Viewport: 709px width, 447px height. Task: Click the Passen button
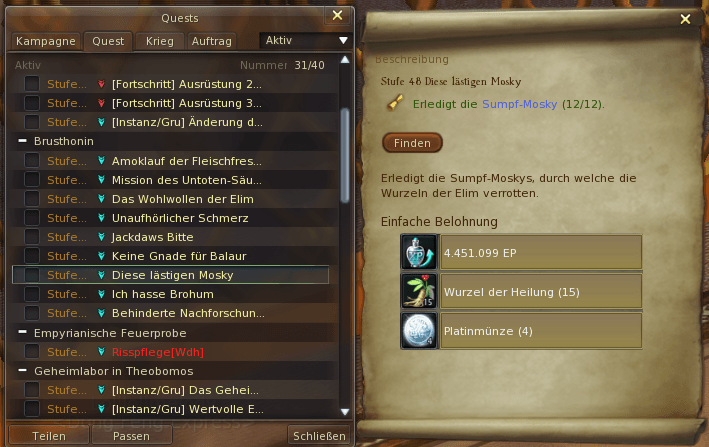click(x=131, y=436)
